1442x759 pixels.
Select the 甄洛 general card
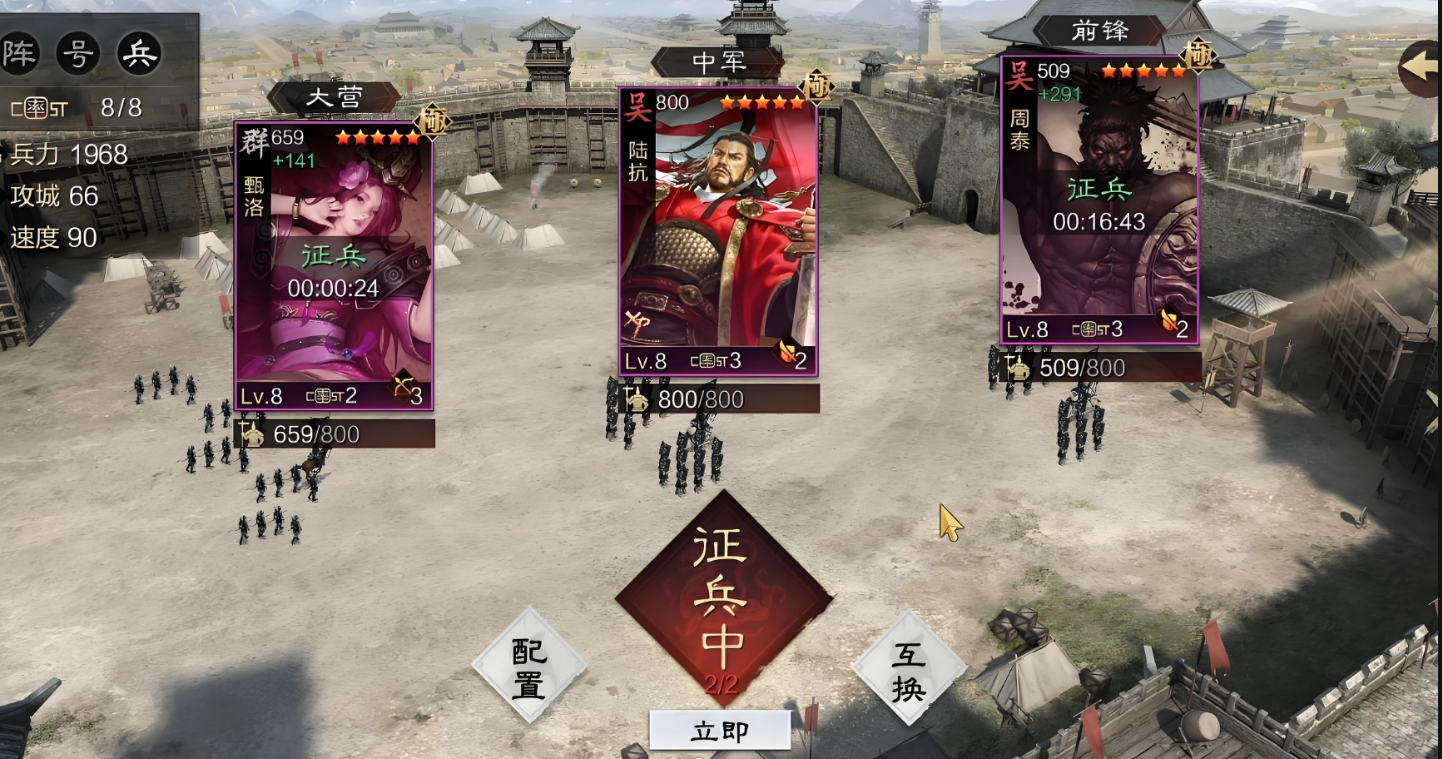coord(333,265)
